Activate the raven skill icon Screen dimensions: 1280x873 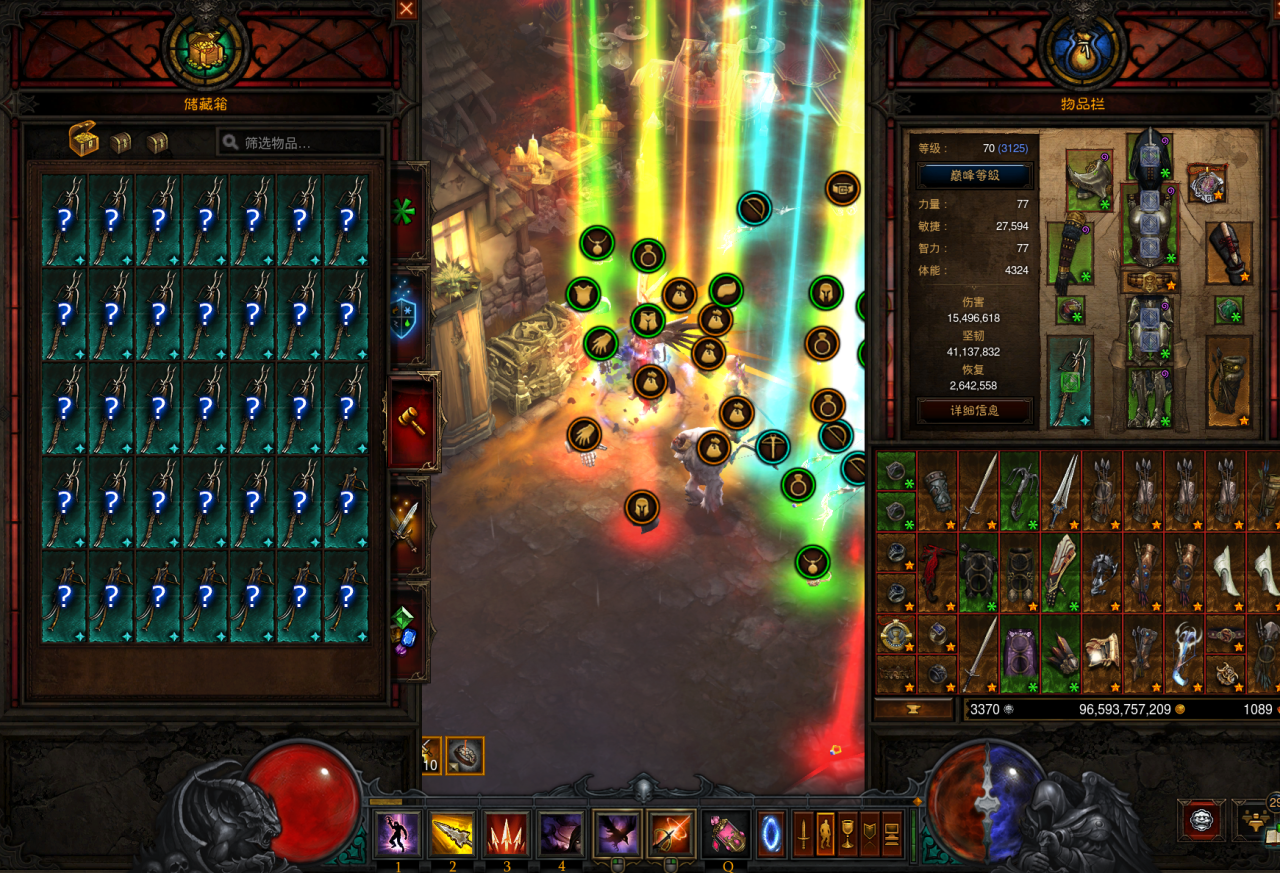click(617, 835)
